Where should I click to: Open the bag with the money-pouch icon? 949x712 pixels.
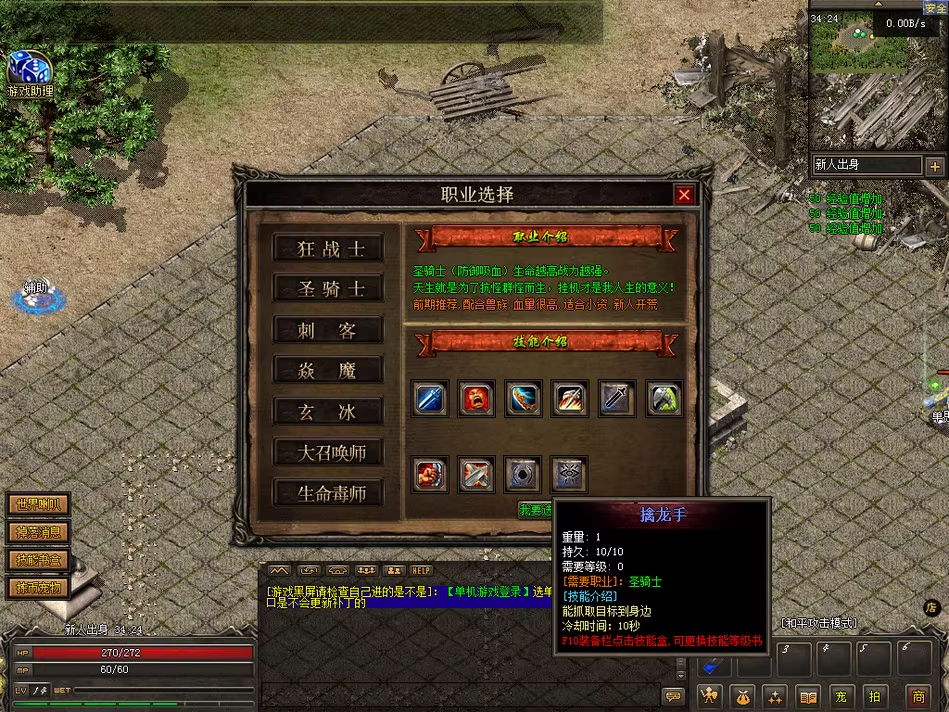click(742, 696)
